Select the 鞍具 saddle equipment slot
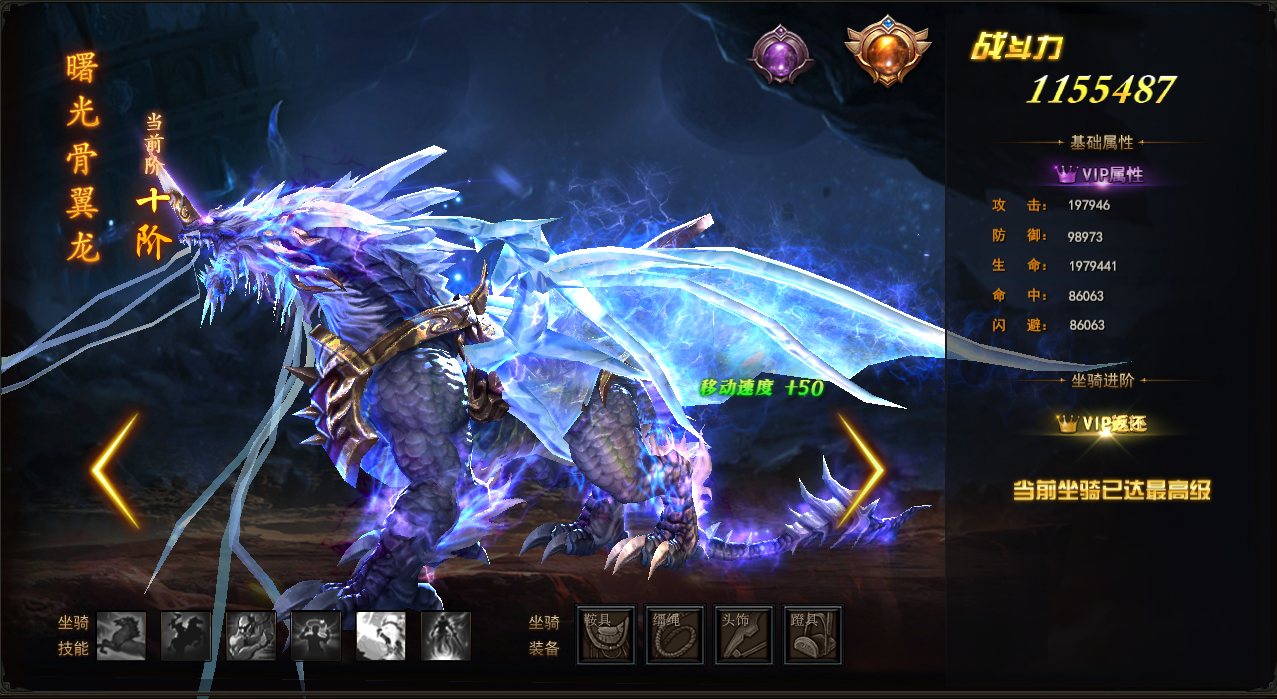This screenshot has width=1277, height=699. coord(606,635)
